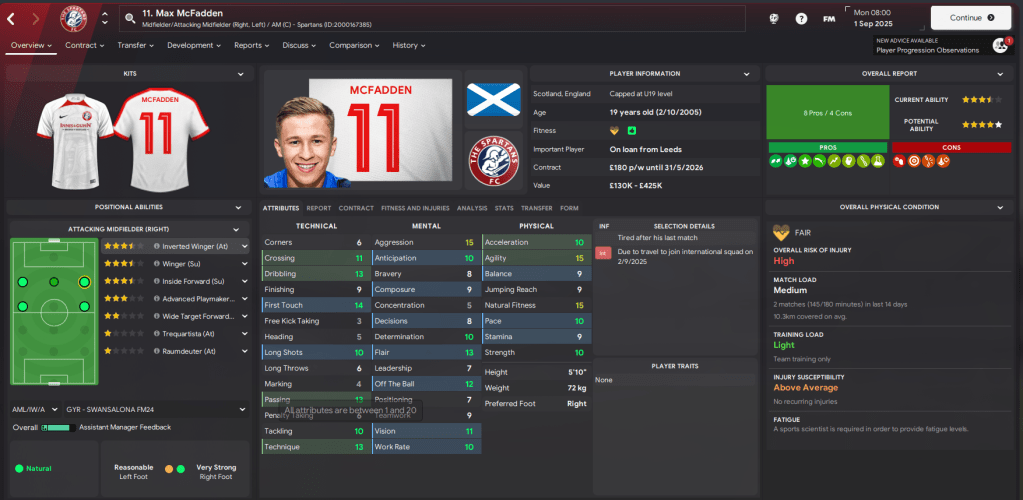The image size is (1023, 500).
Task: Open the AML/IW/A role selector dropdown
Action: point(127,409)
